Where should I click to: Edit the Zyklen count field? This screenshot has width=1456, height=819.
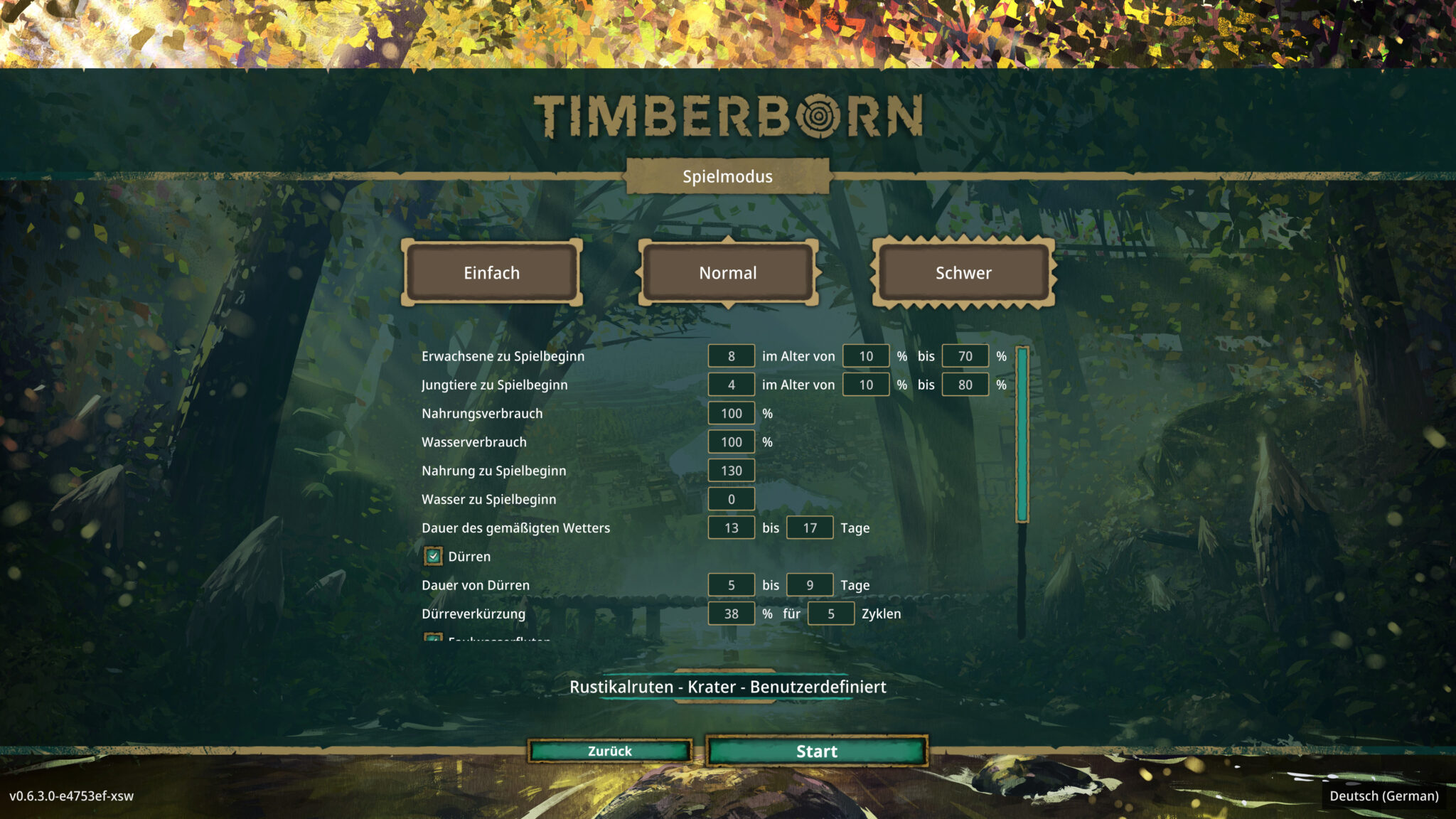click(830, 613)
